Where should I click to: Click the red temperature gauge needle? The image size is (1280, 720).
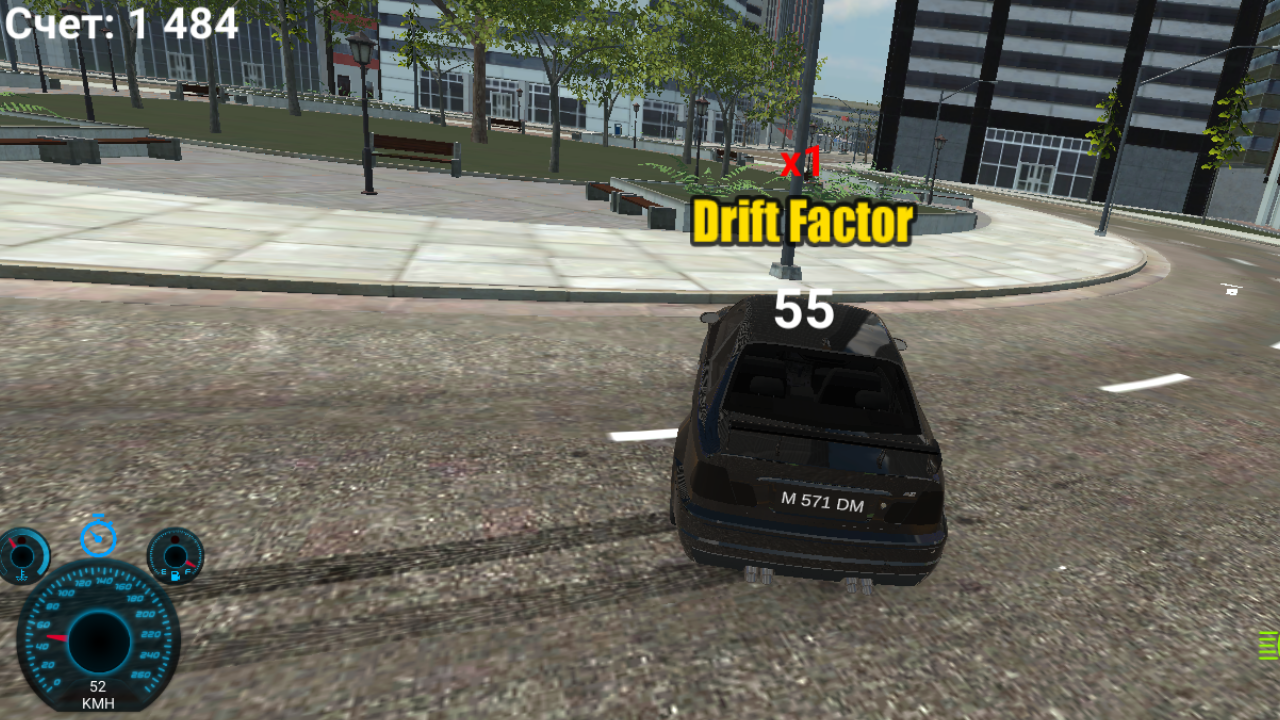pyautogui.click(x=12, y=542)
